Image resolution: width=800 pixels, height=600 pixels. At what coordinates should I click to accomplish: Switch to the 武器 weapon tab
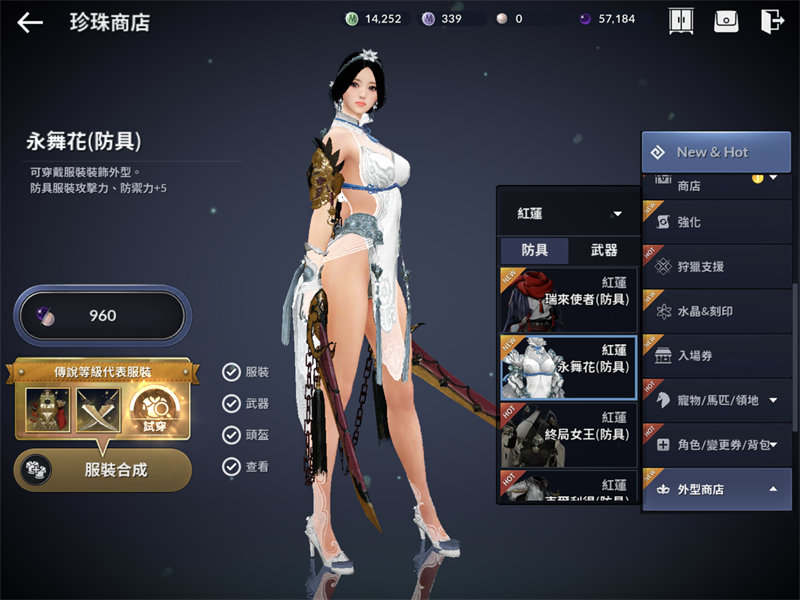[x=604, y=251]
